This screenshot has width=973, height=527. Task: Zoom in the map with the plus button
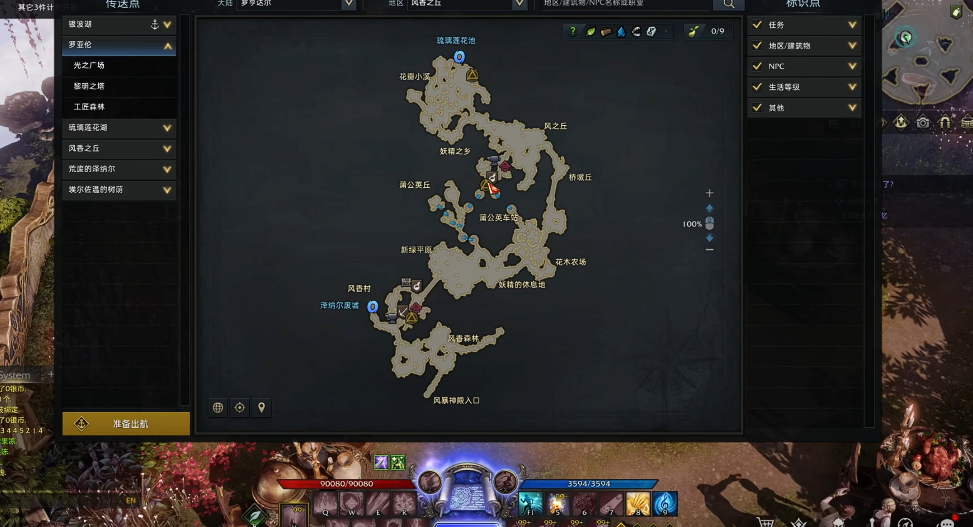coord(710,193)
